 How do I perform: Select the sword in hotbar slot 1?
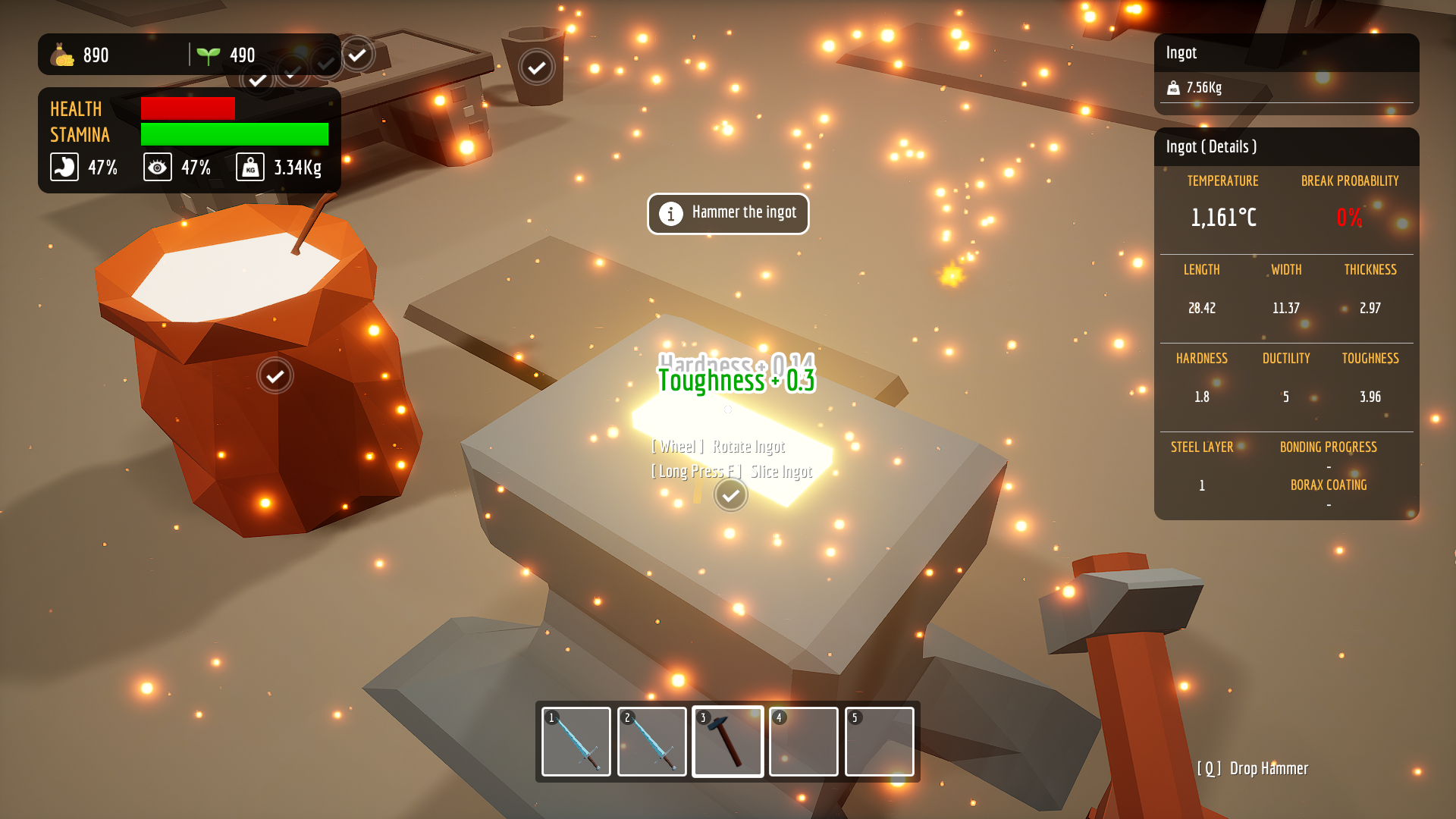(576, 742)
